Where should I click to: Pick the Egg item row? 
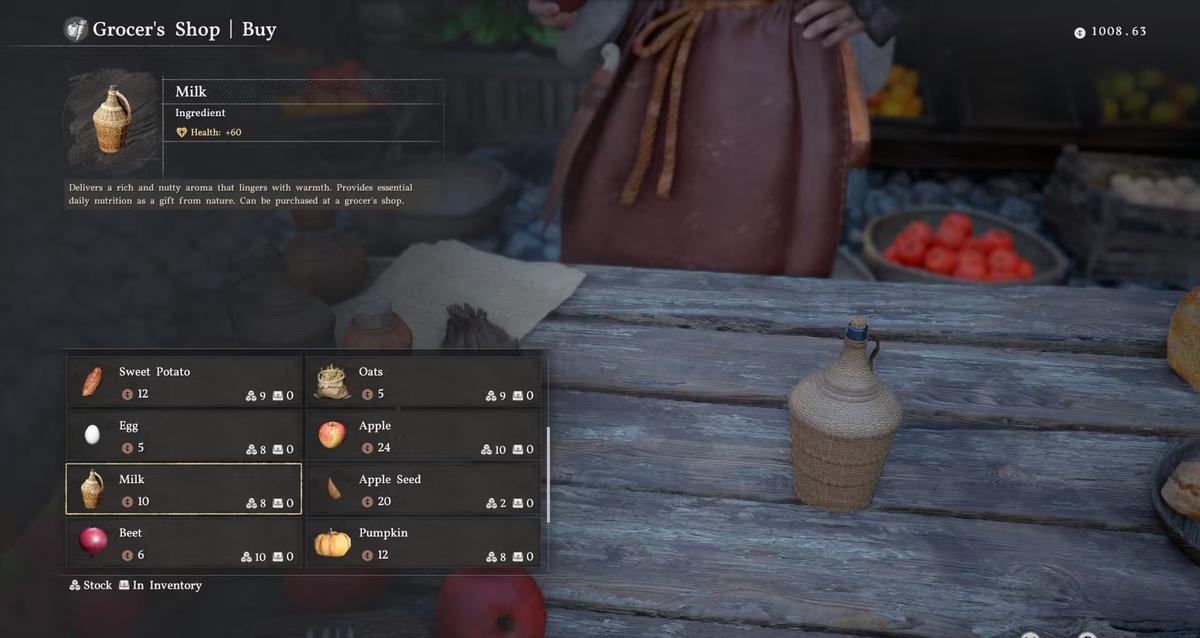(184, 436)
